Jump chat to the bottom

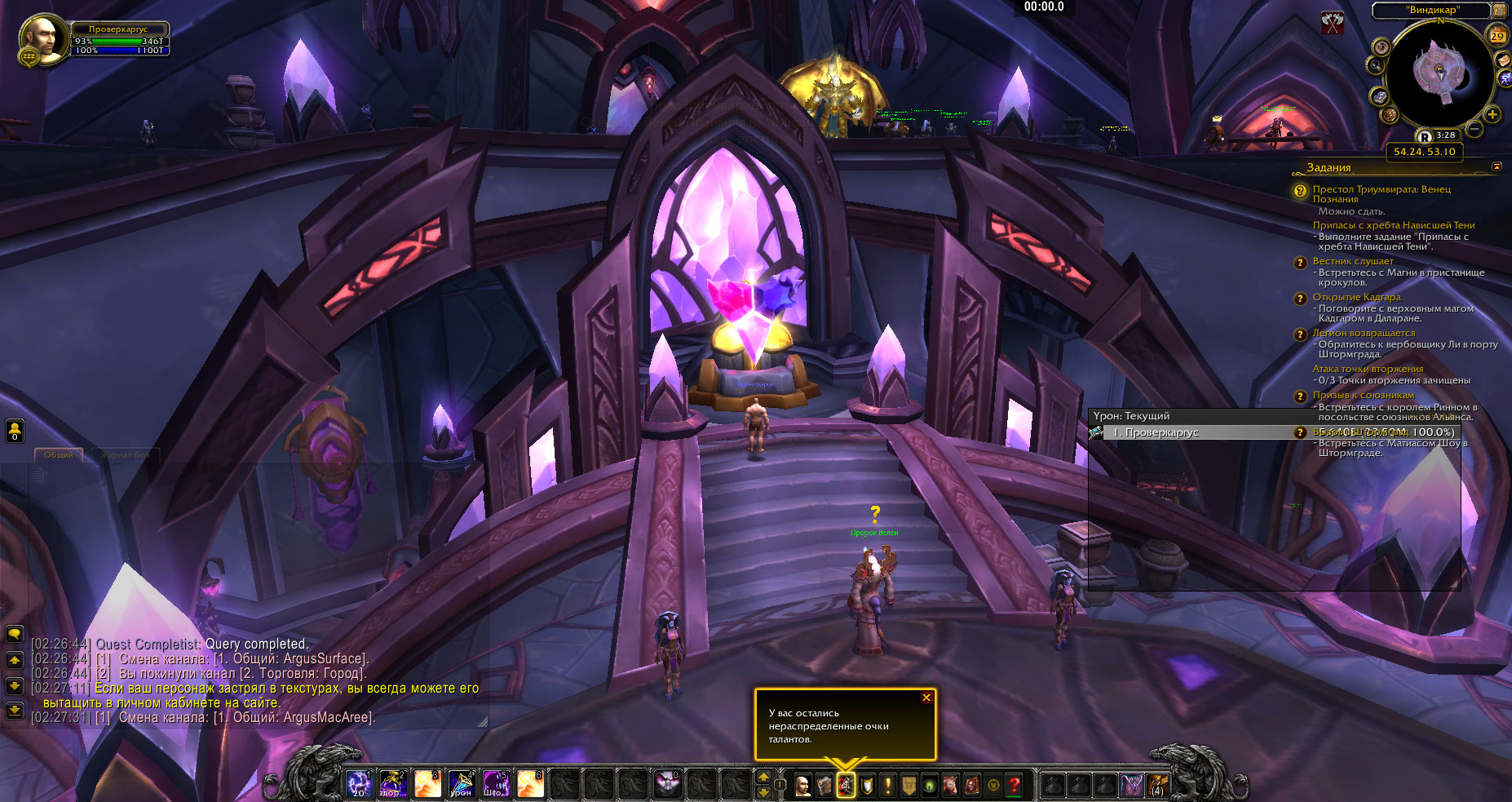(x=15, y=711)
